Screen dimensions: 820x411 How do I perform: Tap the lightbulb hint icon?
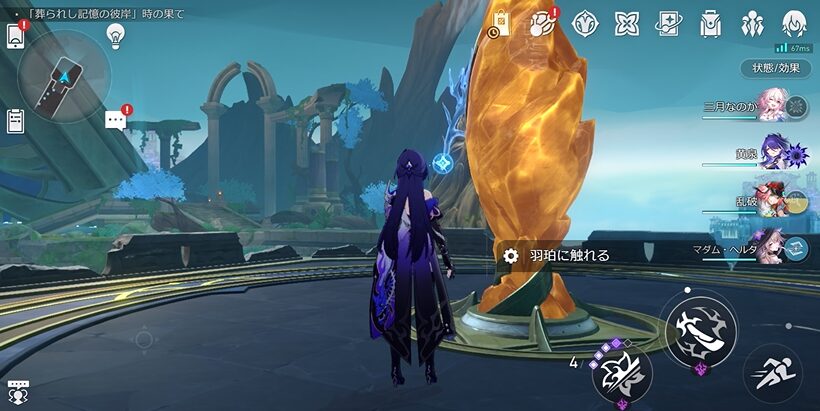pyautogui.click(x=115, y=35)
